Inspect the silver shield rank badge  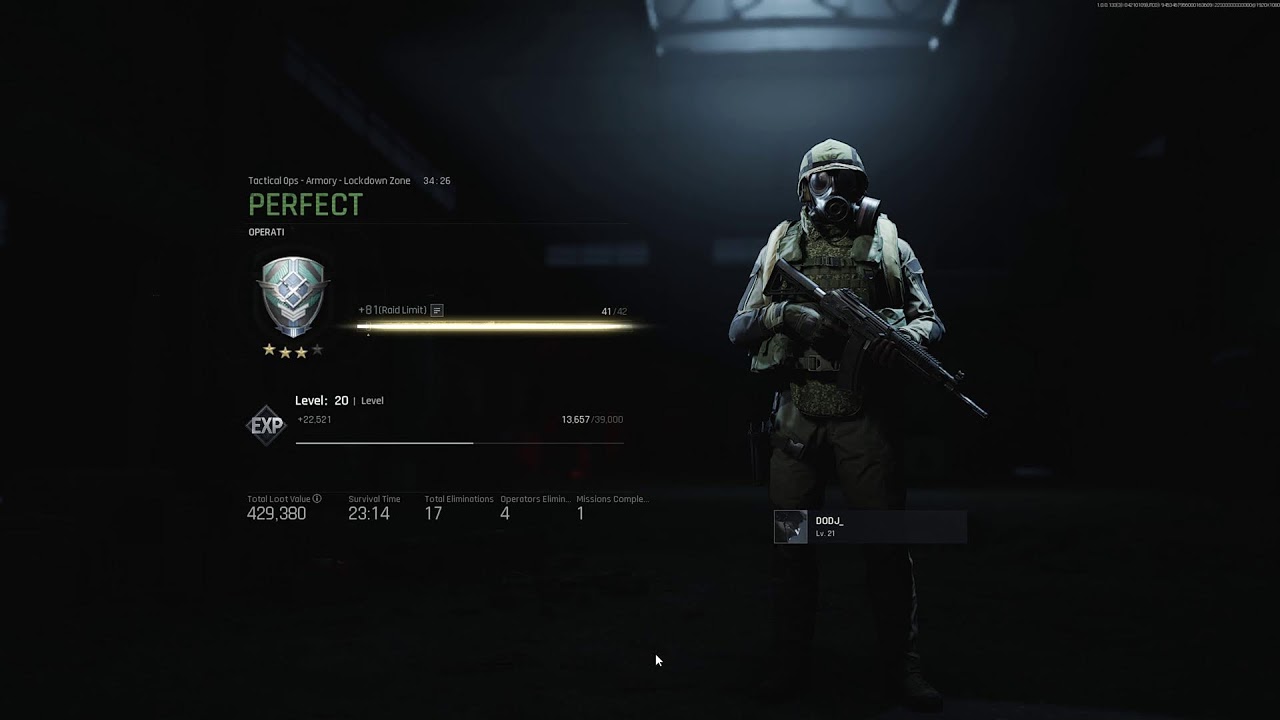[x=293, y=296]
